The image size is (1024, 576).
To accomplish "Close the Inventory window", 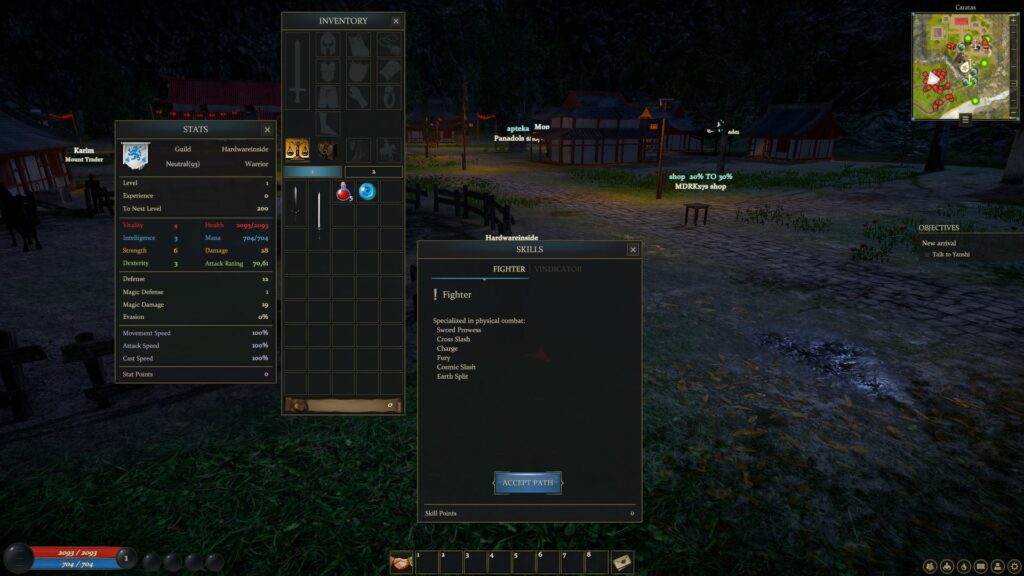I will click(x=396, y=21).
